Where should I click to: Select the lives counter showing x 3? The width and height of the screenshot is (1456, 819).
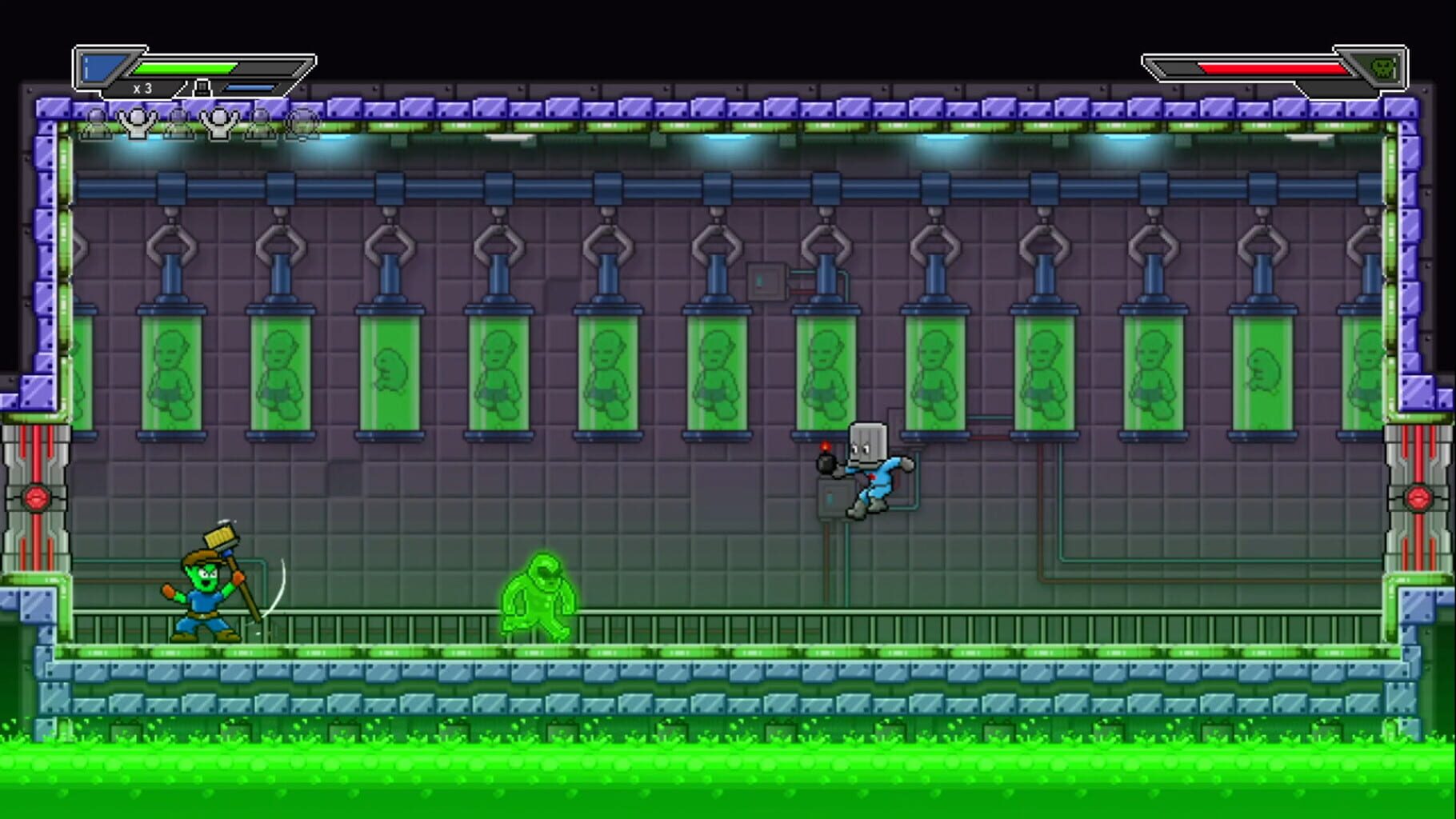pos(142,88)
